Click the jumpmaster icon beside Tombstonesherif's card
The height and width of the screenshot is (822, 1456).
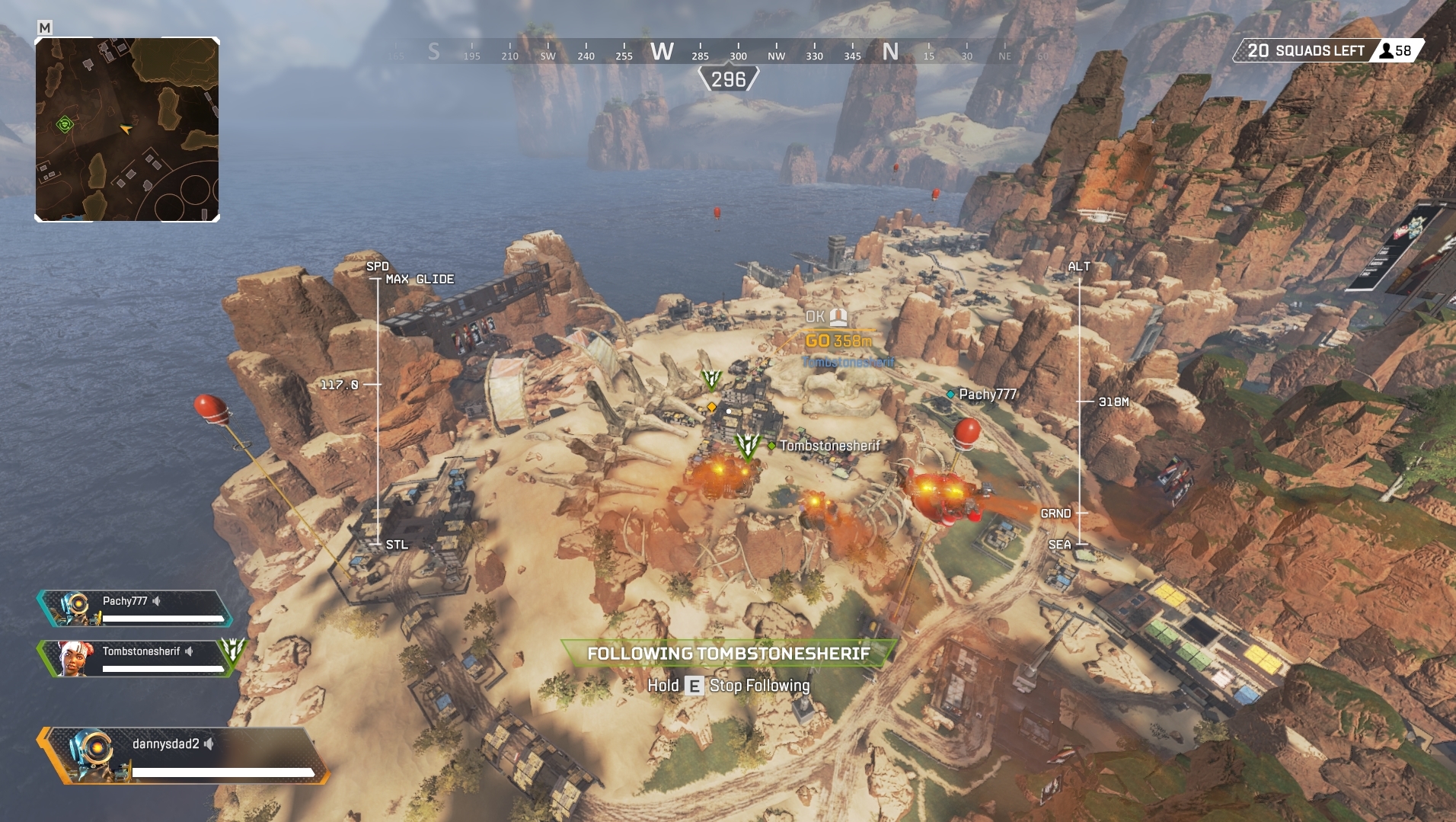[232, 650]
